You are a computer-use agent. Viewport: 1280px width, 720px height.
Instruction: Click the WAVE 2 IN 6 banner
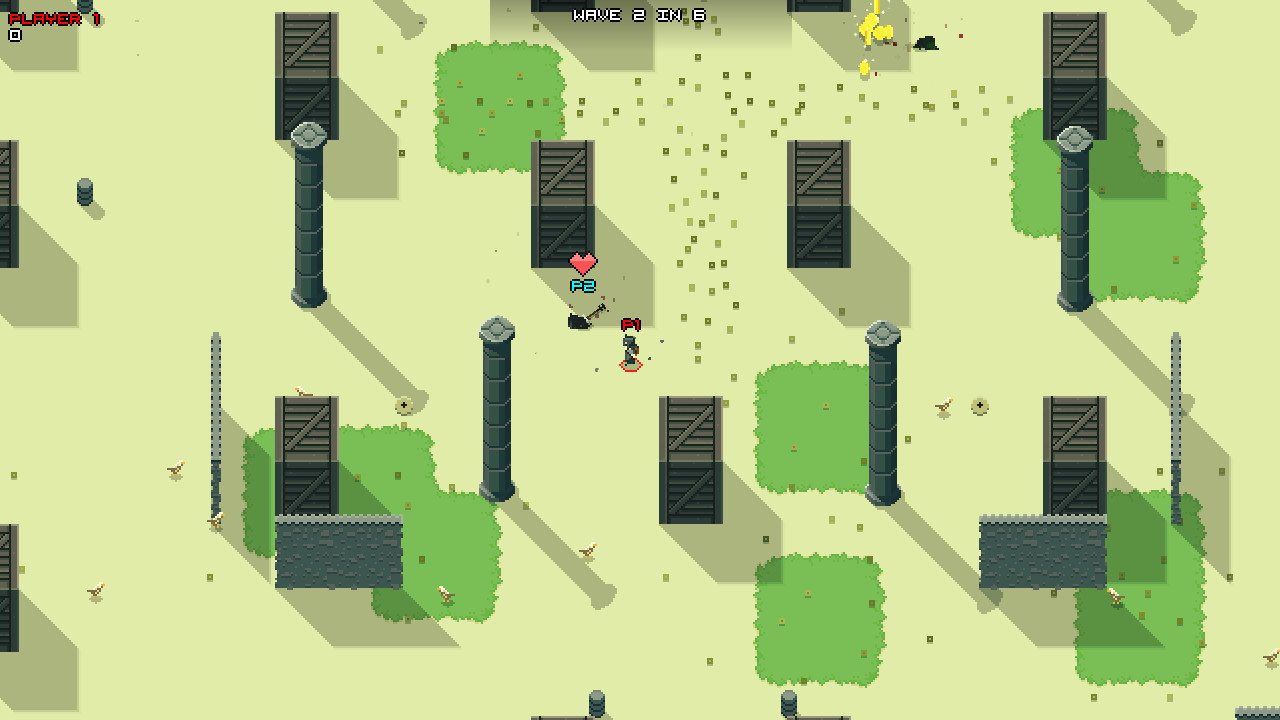[x=637, y=14]
